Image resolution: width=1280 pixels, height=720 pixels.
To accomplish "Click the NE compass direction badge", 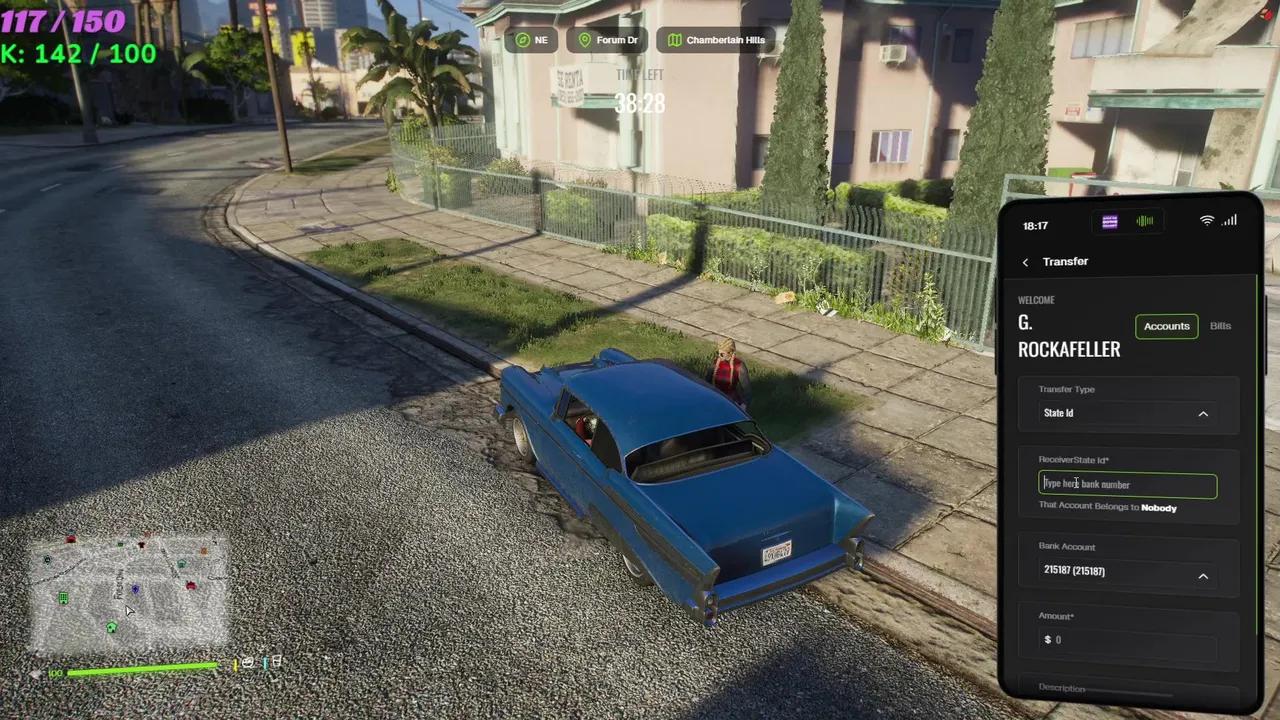I will coord(532,40).
